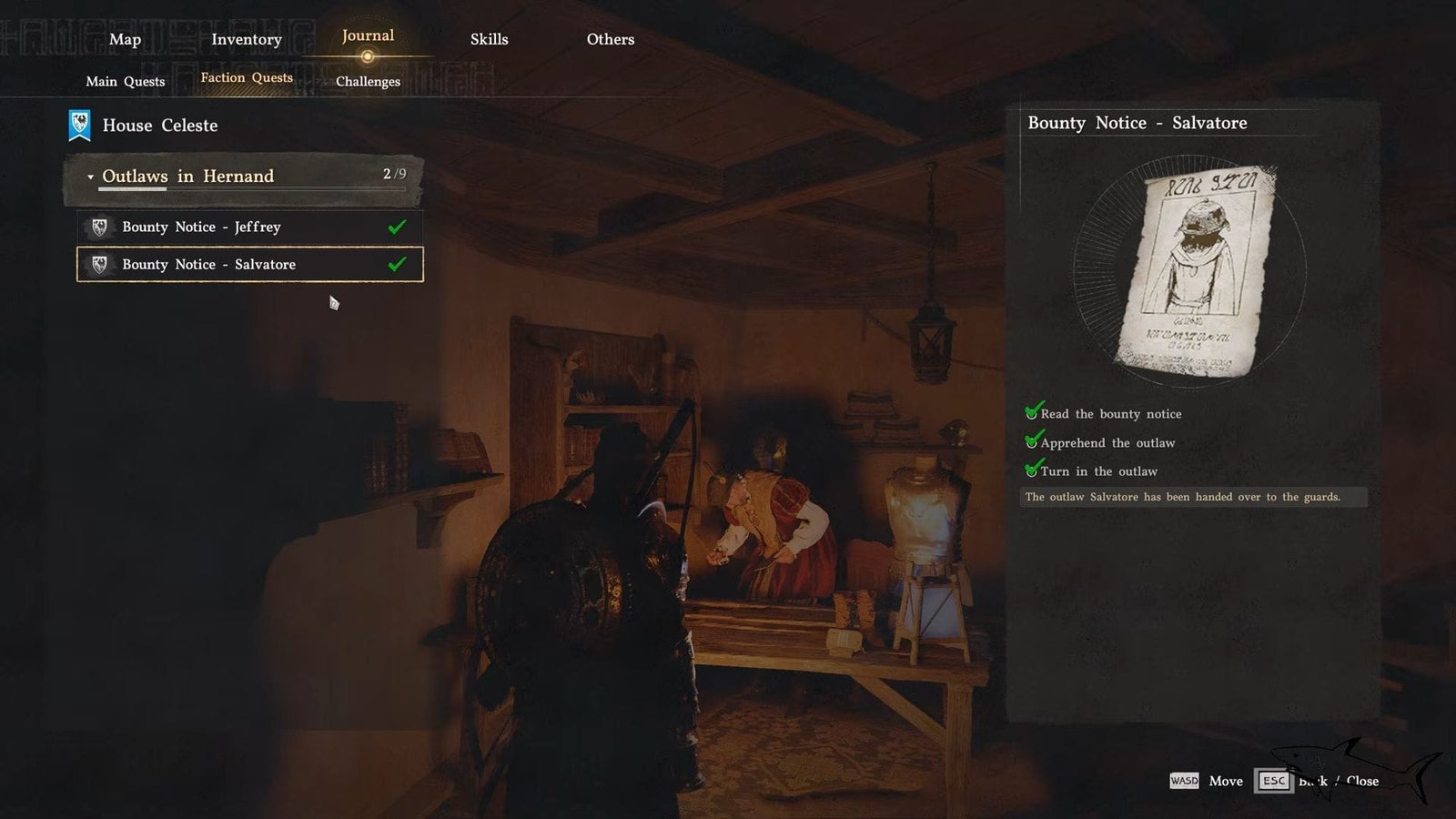The image size is (1456, 819).
Task: Click the checkmark beside Read the bounty notice
Action: (x=1034, y=411)
